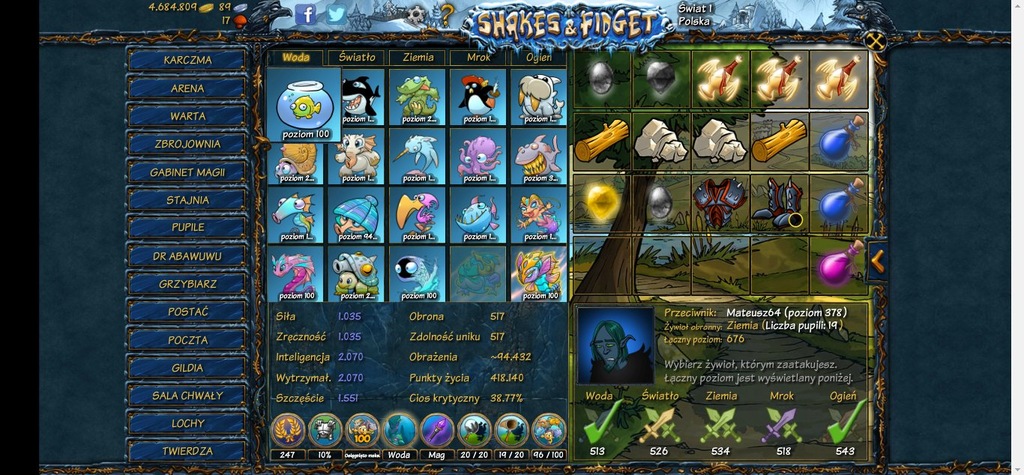The width and height of the screenshot is (1024, 475).
Task: Pick the purple octopus pet
Action: [x=477, y=157]
